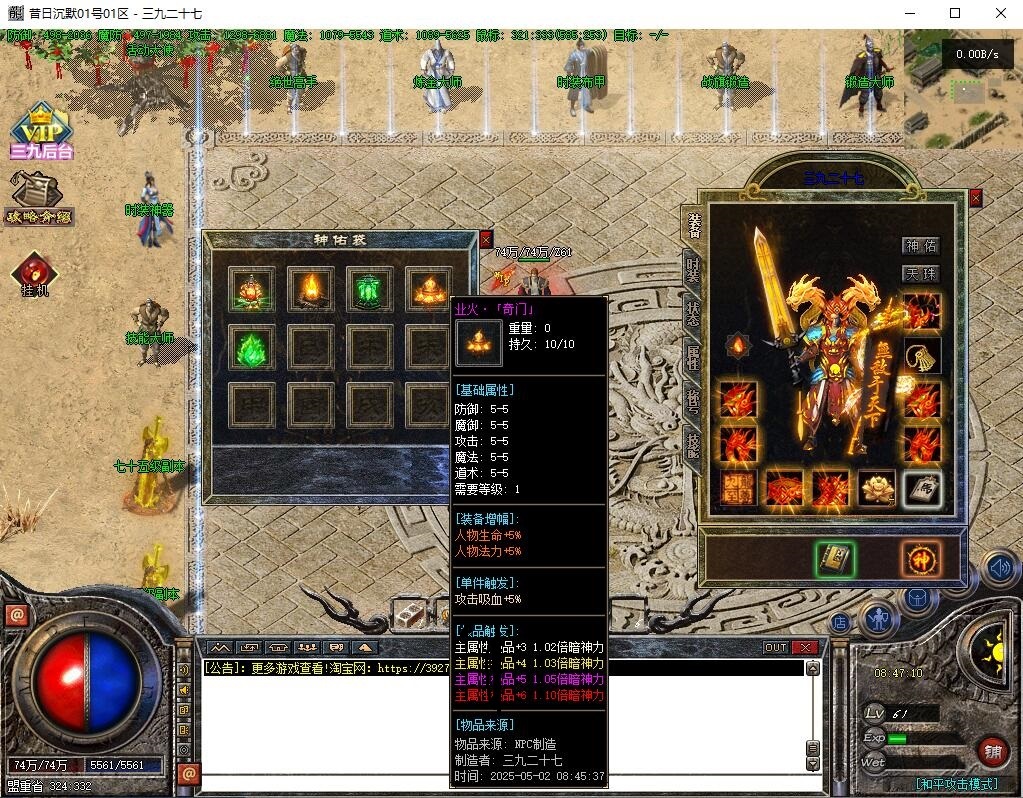This screenshot has width=1023, height=798.
Task: Click the green-bordered book icon
Action: 834,561
